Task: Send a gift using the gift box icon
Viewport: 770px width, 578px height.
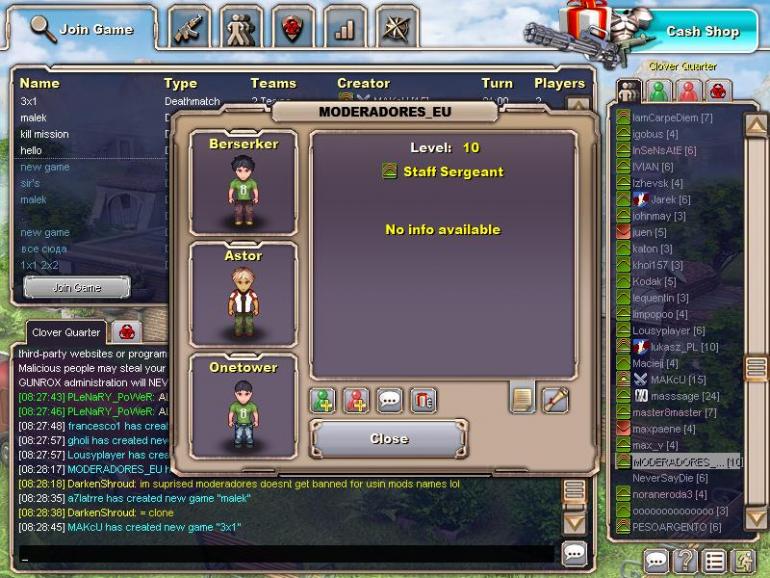Action: click(x=423, y=400)
